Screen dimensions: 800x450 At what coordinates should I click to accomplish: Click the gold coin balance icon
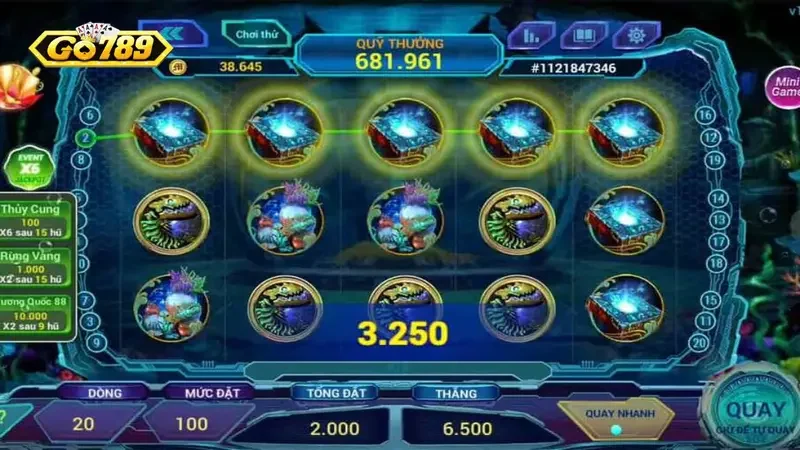(x=179, y=67)
